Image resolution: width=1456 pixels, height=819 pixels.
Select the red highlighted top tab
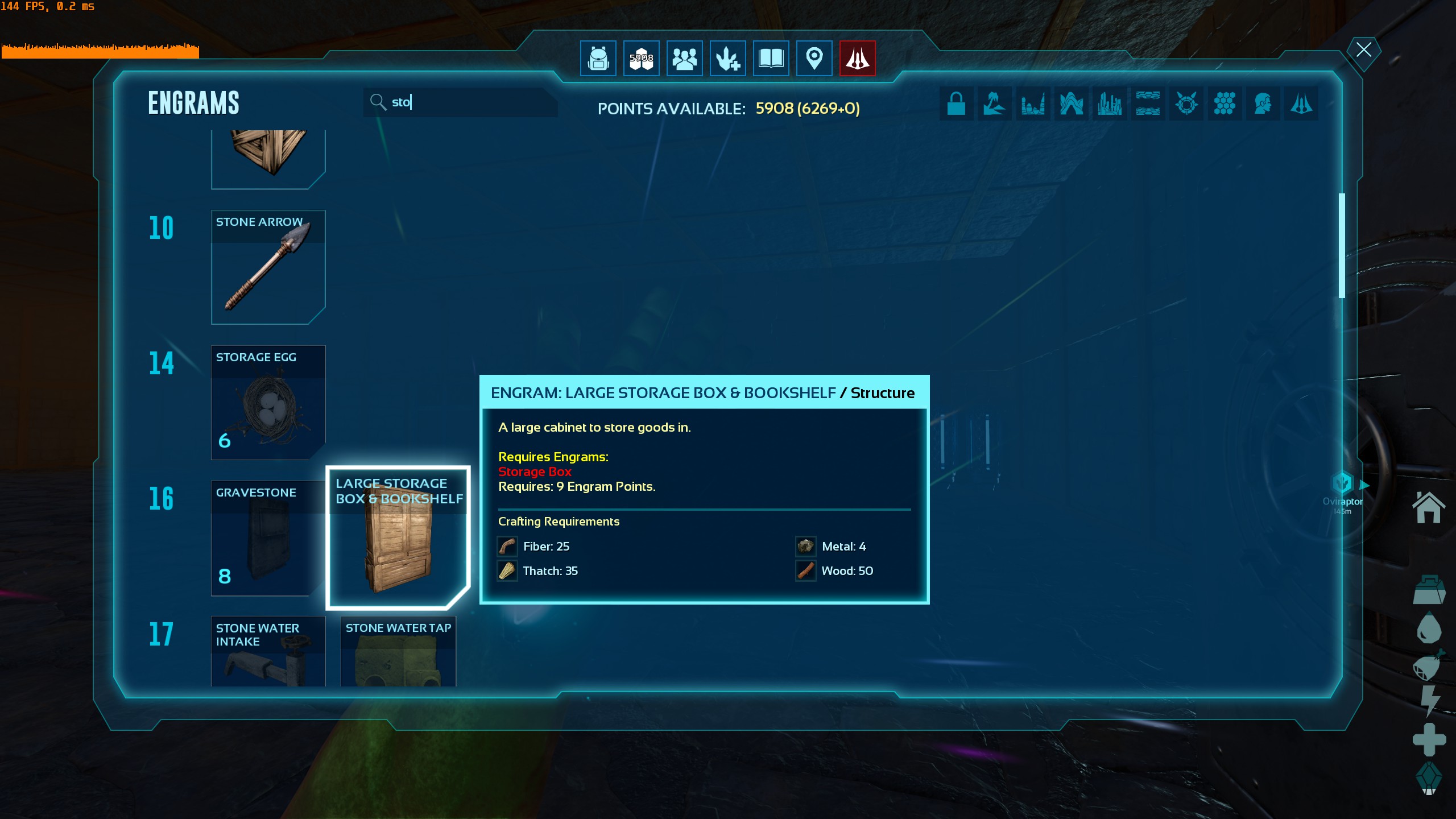pos(857,58)
